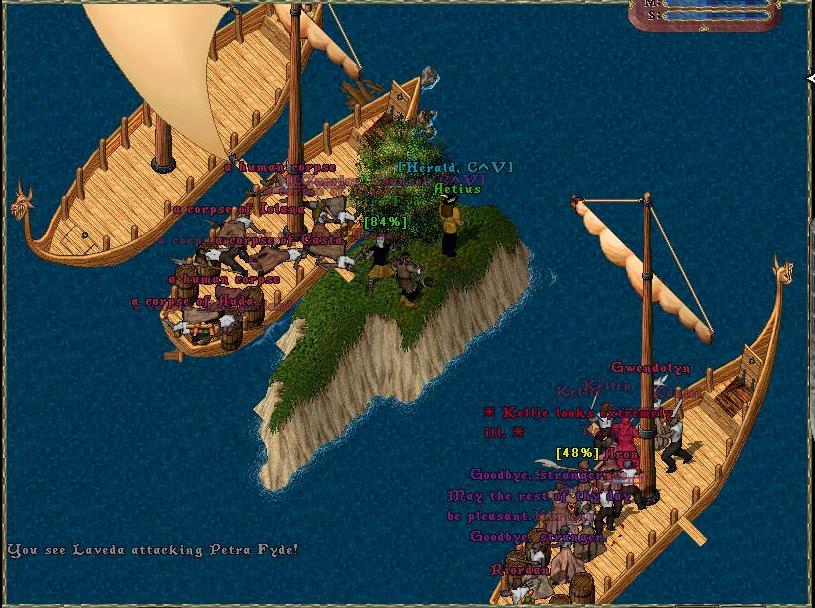Click the green Aetius name label

pos(457,188)
